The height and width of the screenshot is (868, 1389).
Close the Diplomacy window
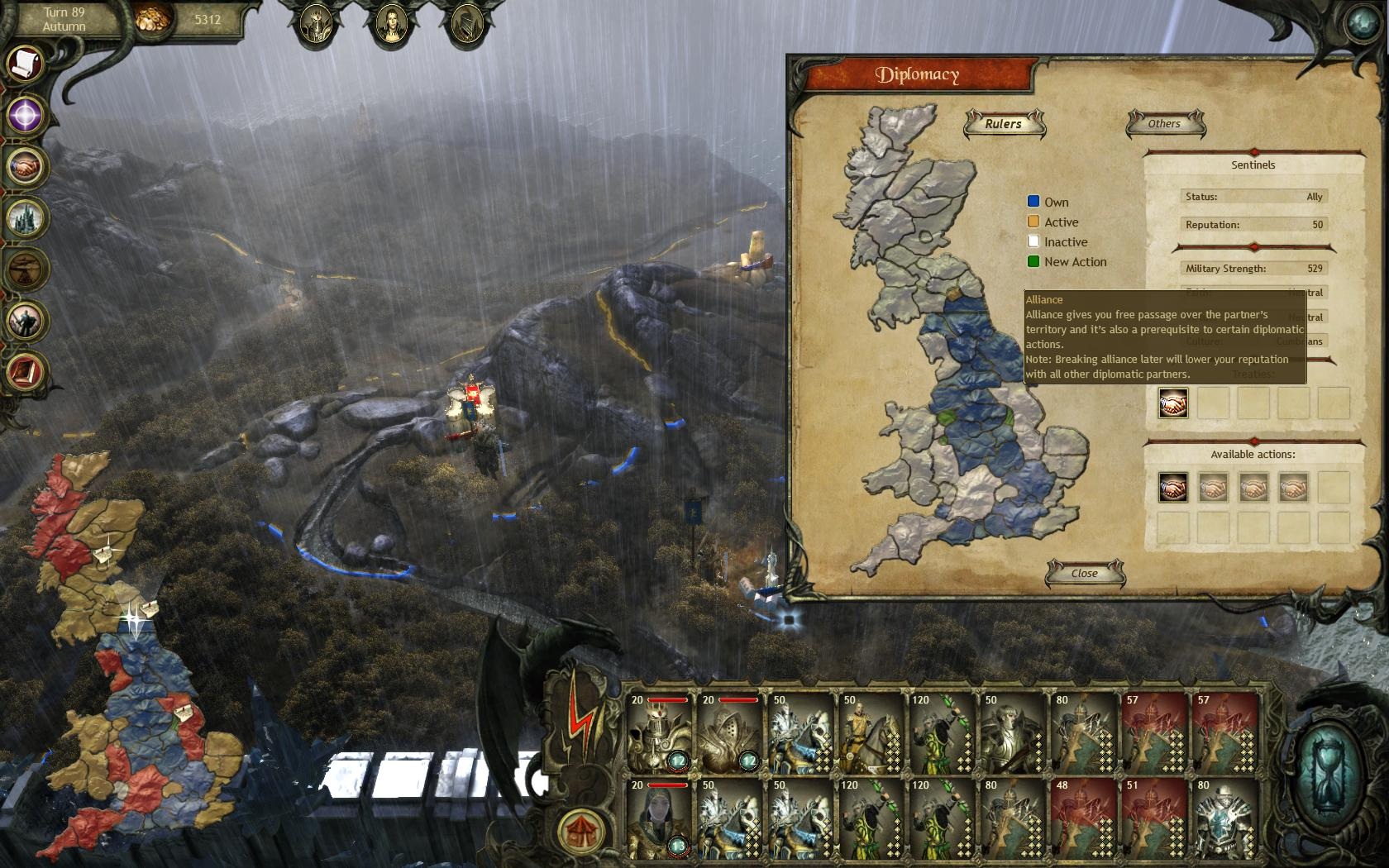(1084, 573)
